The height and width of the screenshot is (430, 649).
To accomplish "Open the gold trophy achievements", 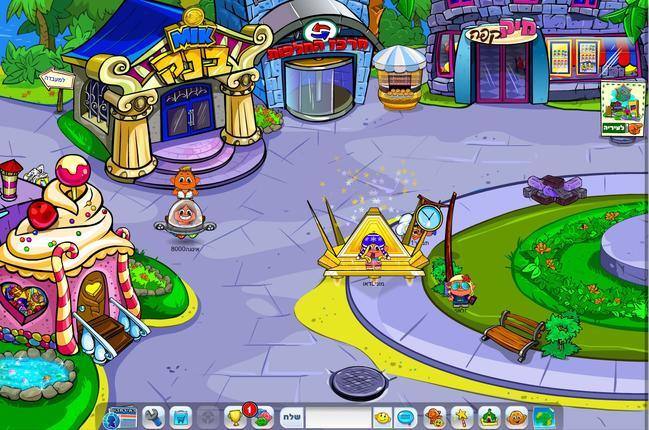I will coord(236,417).
